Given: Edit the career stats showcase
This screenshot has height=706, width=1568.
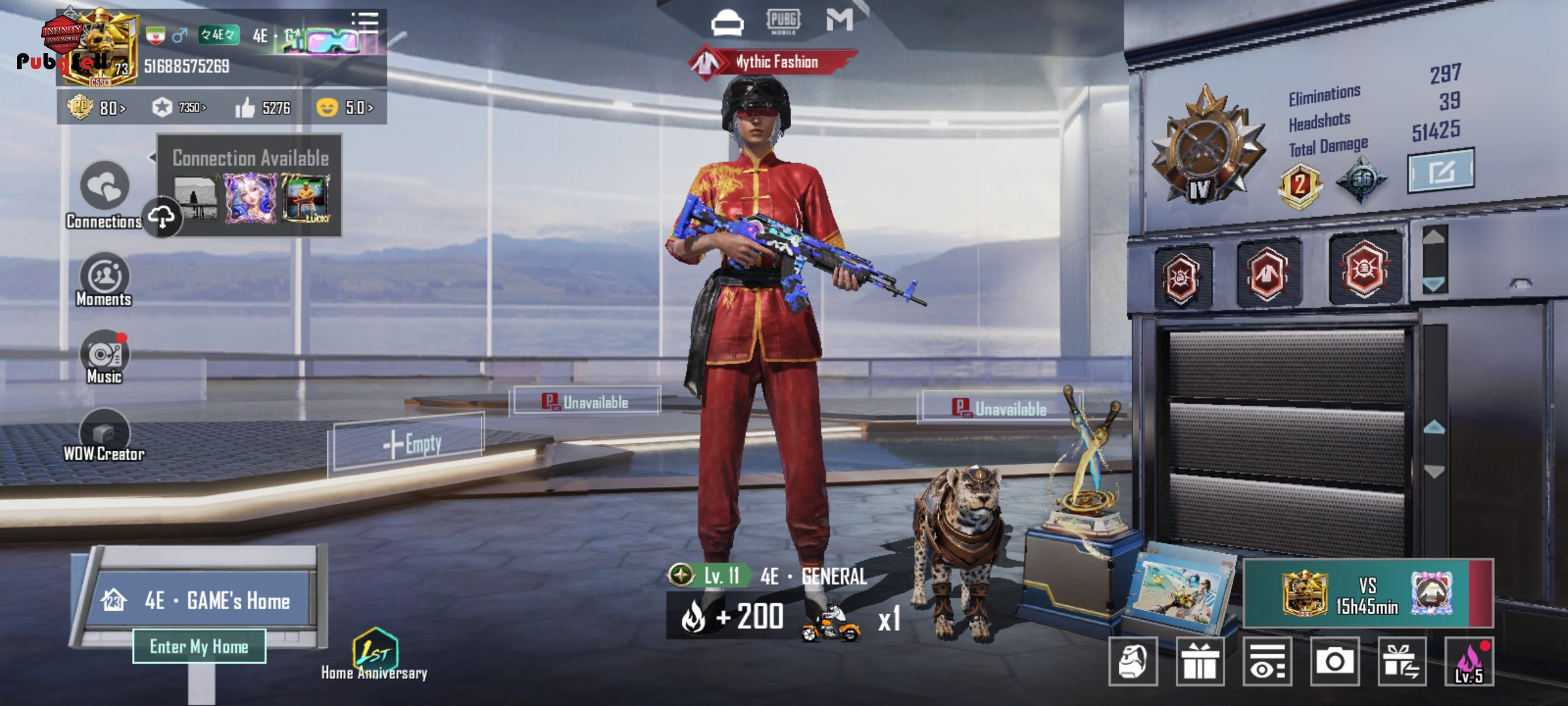Looking at the screenshot, I should (x=1441, y=171).
